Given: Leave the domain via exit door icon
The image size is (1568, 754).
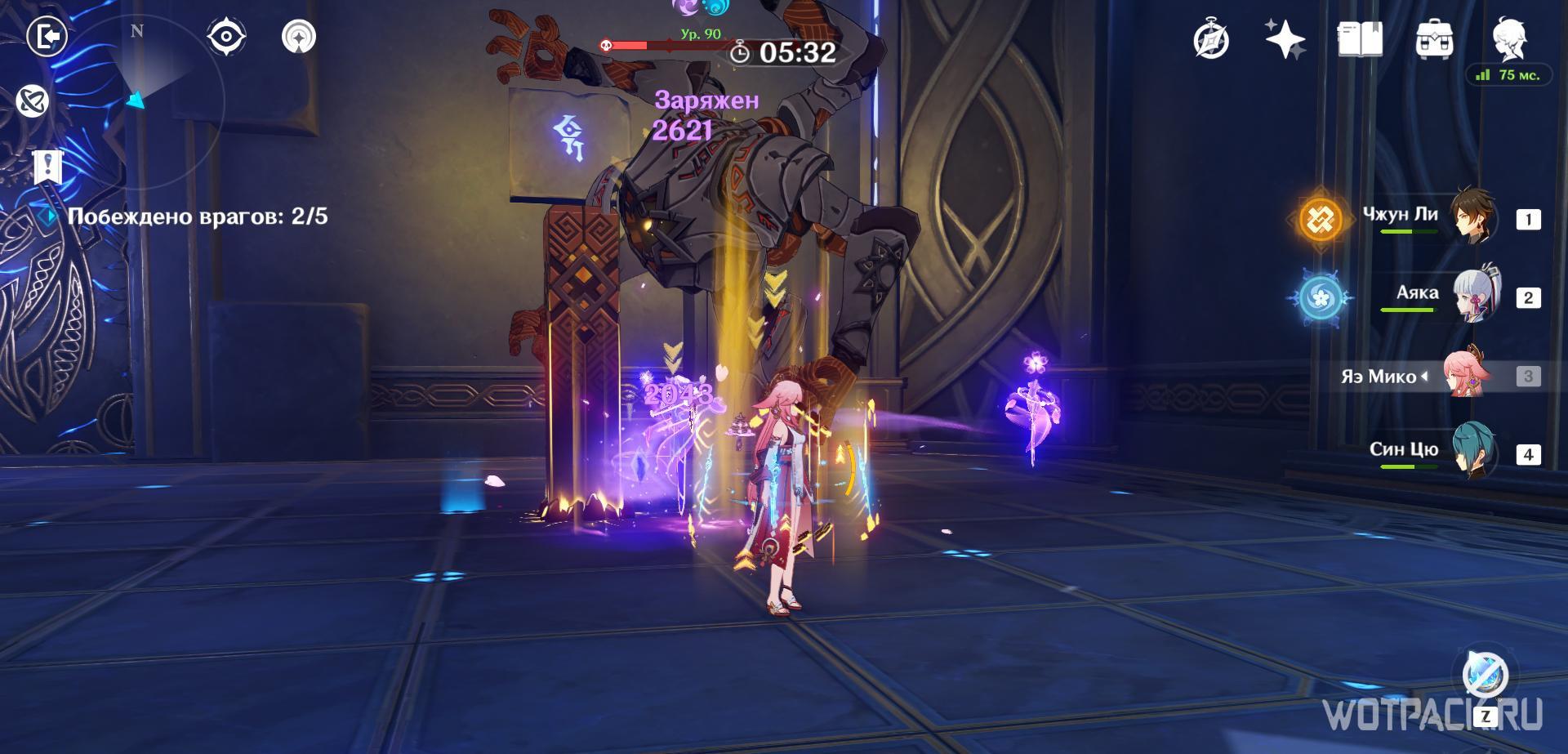Looking at the screenshot, I should (x=47, y=37).
